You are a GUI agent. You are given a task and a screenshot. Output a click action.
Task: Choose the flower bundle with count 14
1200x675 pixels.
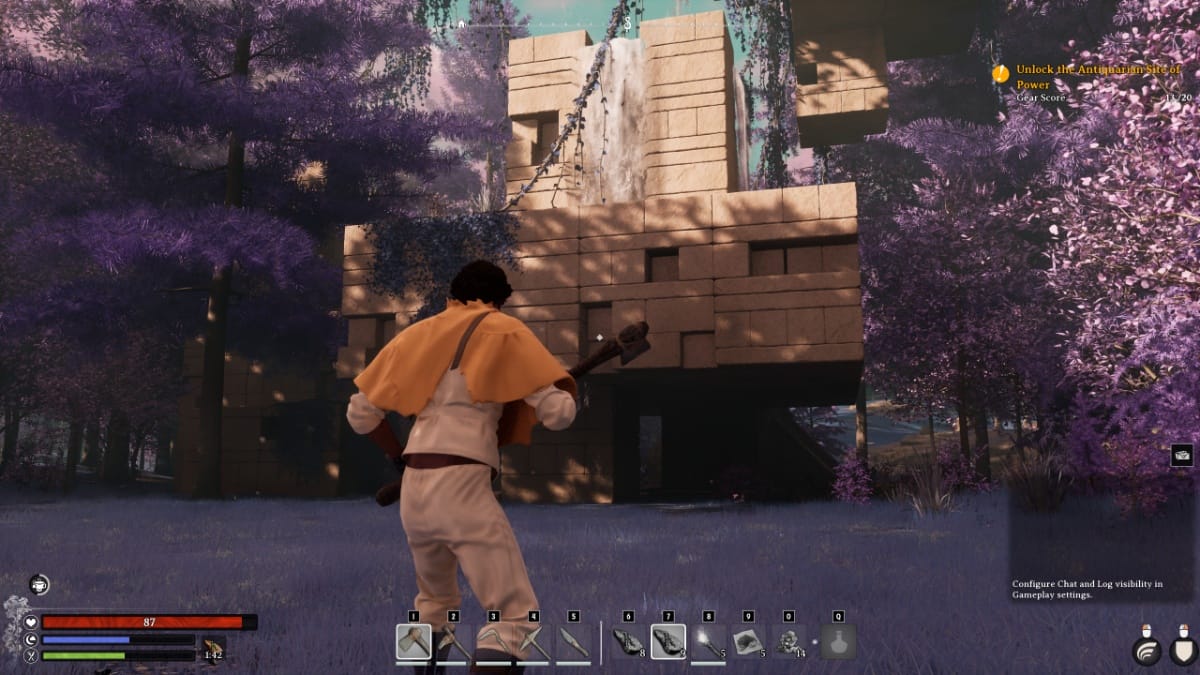click(789, 642)
